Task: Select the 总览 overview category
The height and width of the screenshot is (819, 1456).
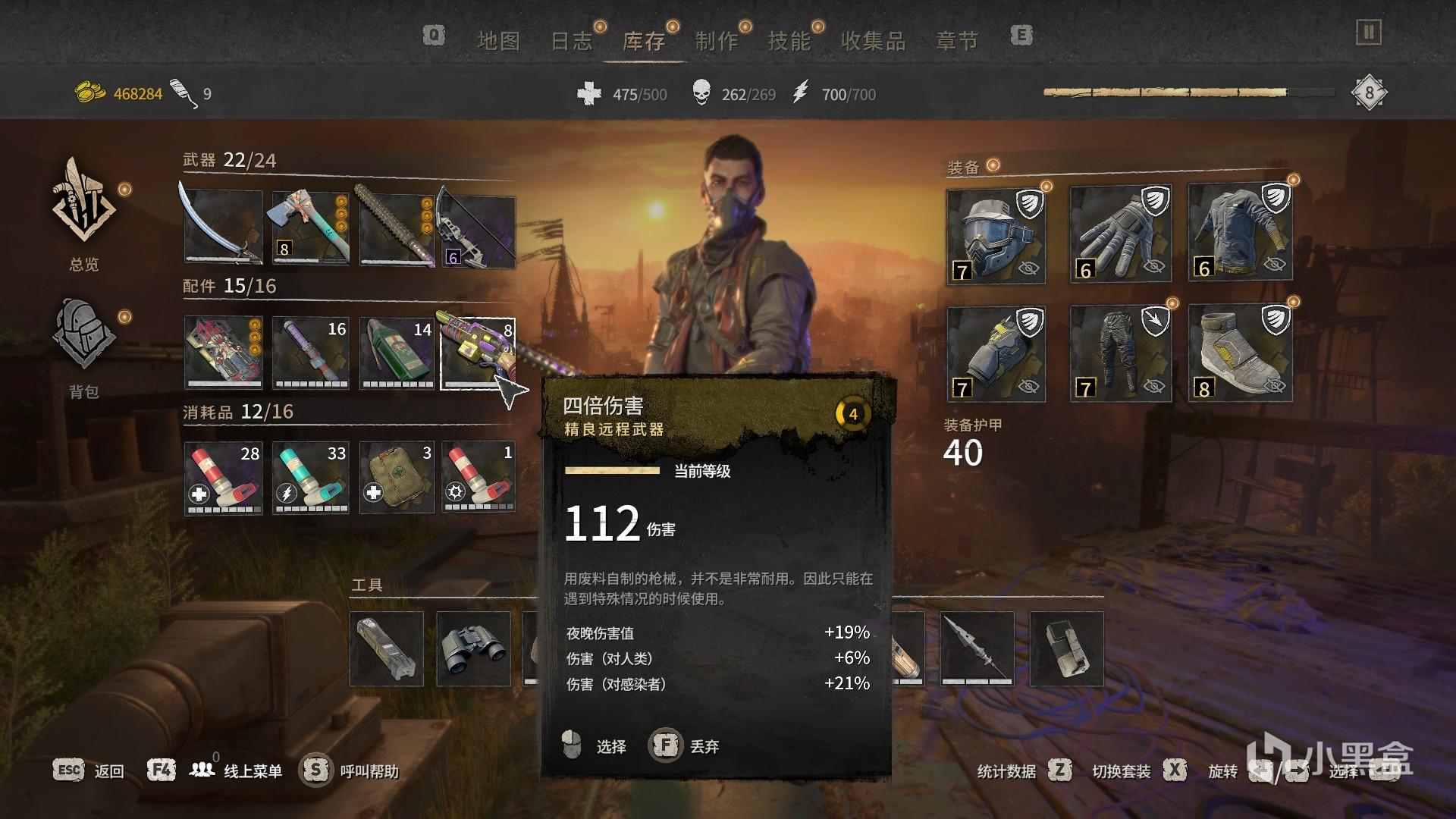Action: (x=83, y=213)
